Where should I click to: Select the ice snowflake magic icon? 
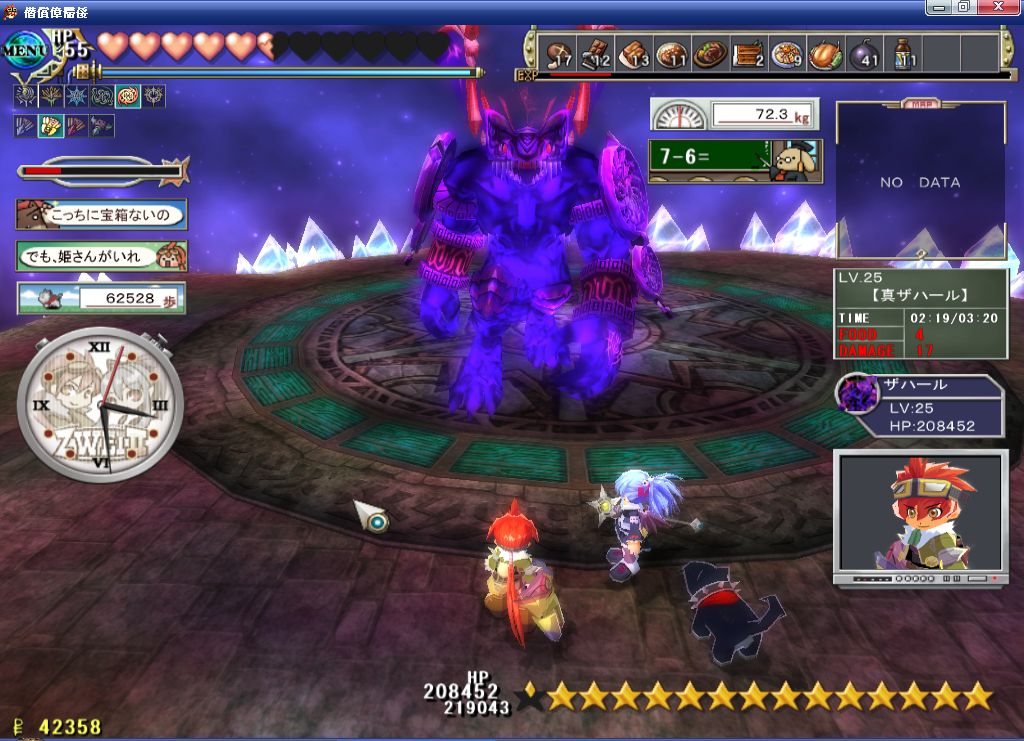pyautogui.click(x=76, y=97)
